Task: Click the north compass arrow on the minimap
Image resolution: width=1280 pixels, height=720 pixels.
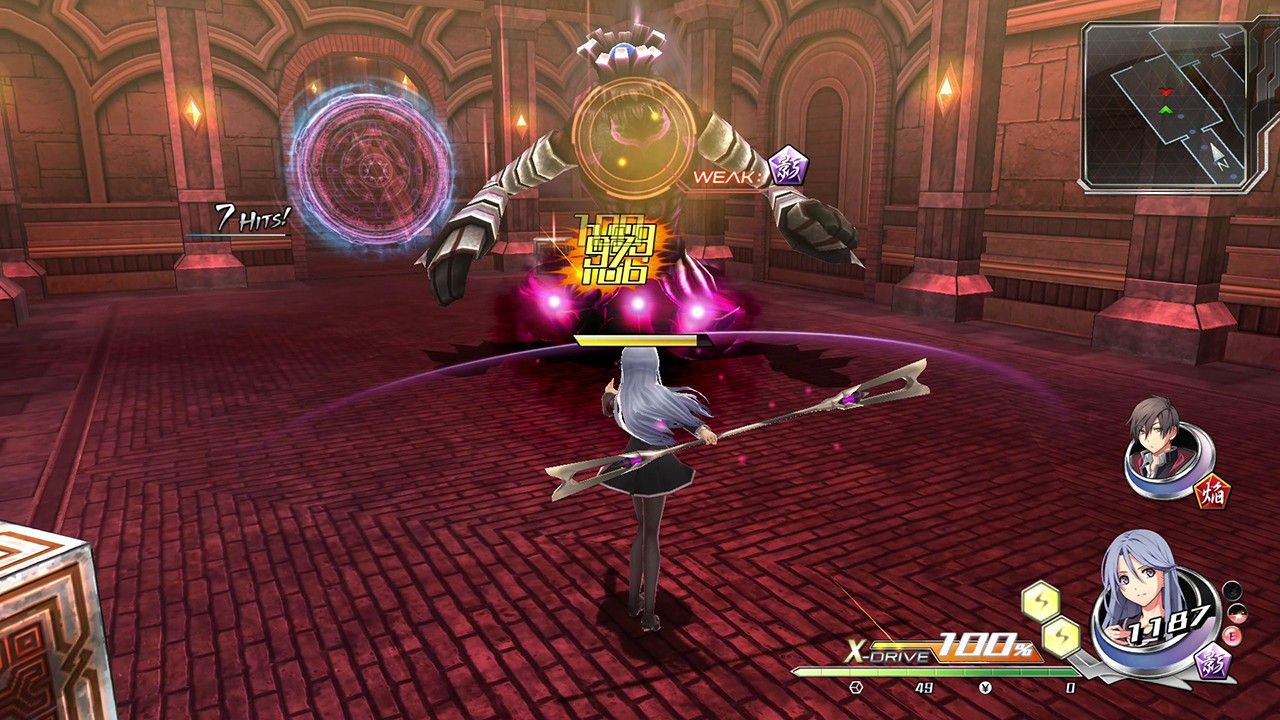Action: (x=1216, y=152)
